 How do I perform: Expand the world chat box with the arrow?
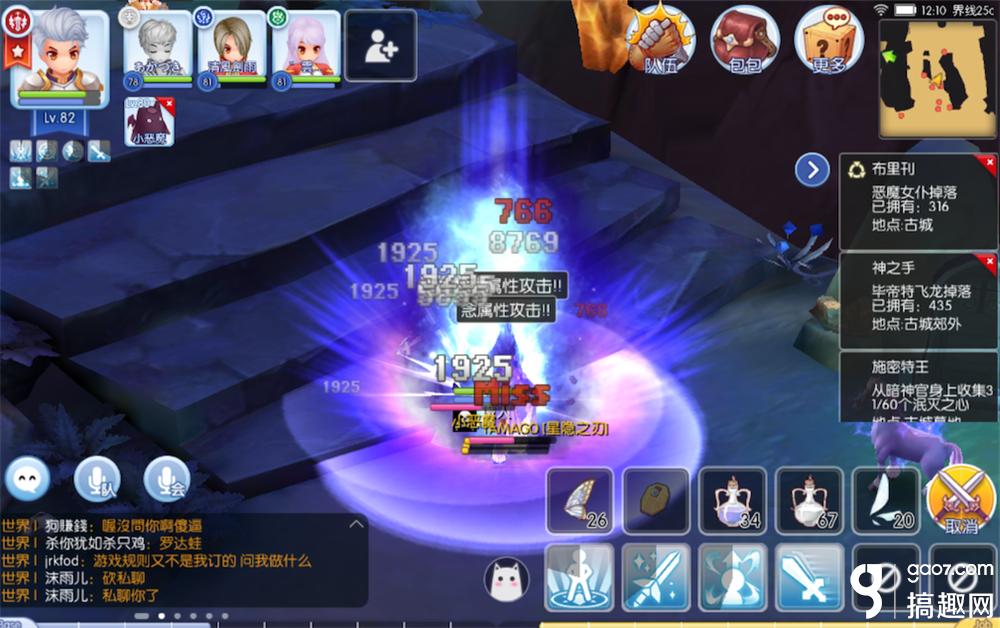[x=355, y=524]
